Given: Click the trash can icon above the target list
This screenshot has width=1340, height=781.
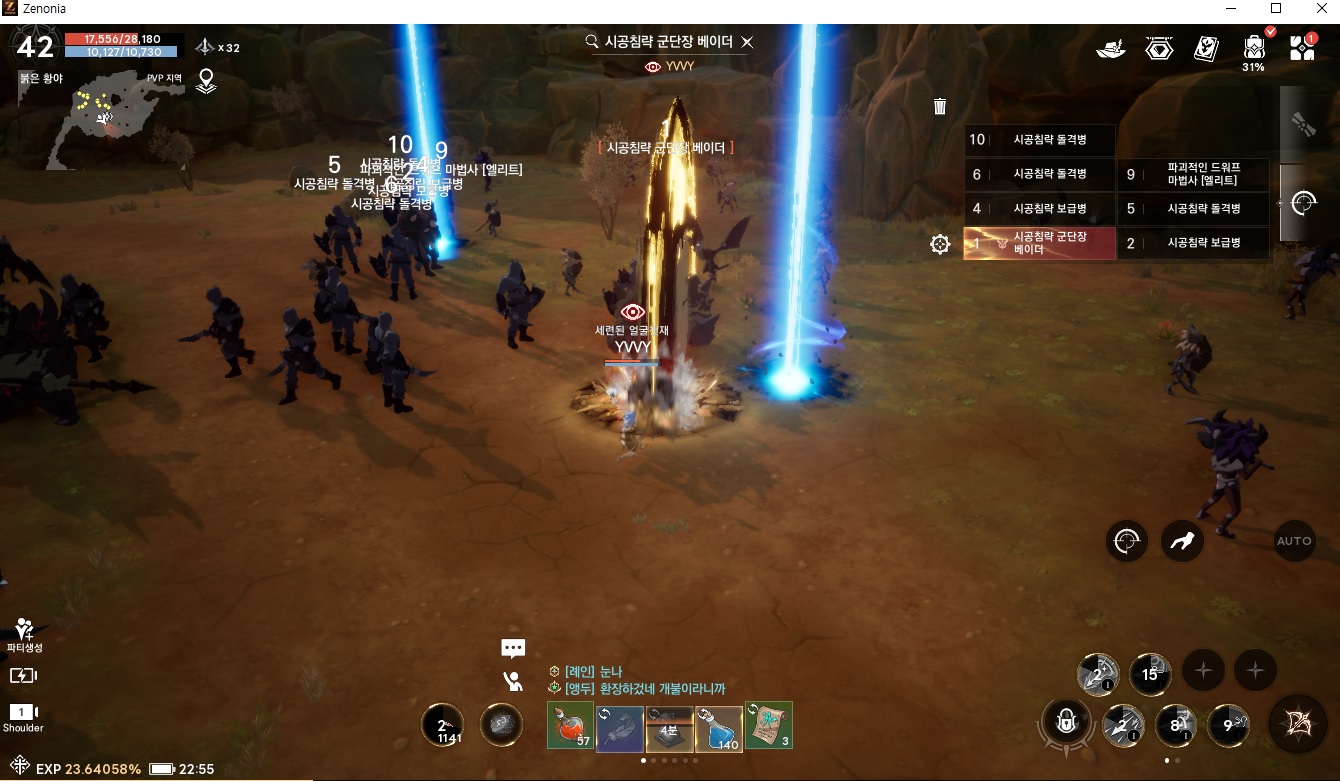Looking at the screenshot, I should (940, 106).
